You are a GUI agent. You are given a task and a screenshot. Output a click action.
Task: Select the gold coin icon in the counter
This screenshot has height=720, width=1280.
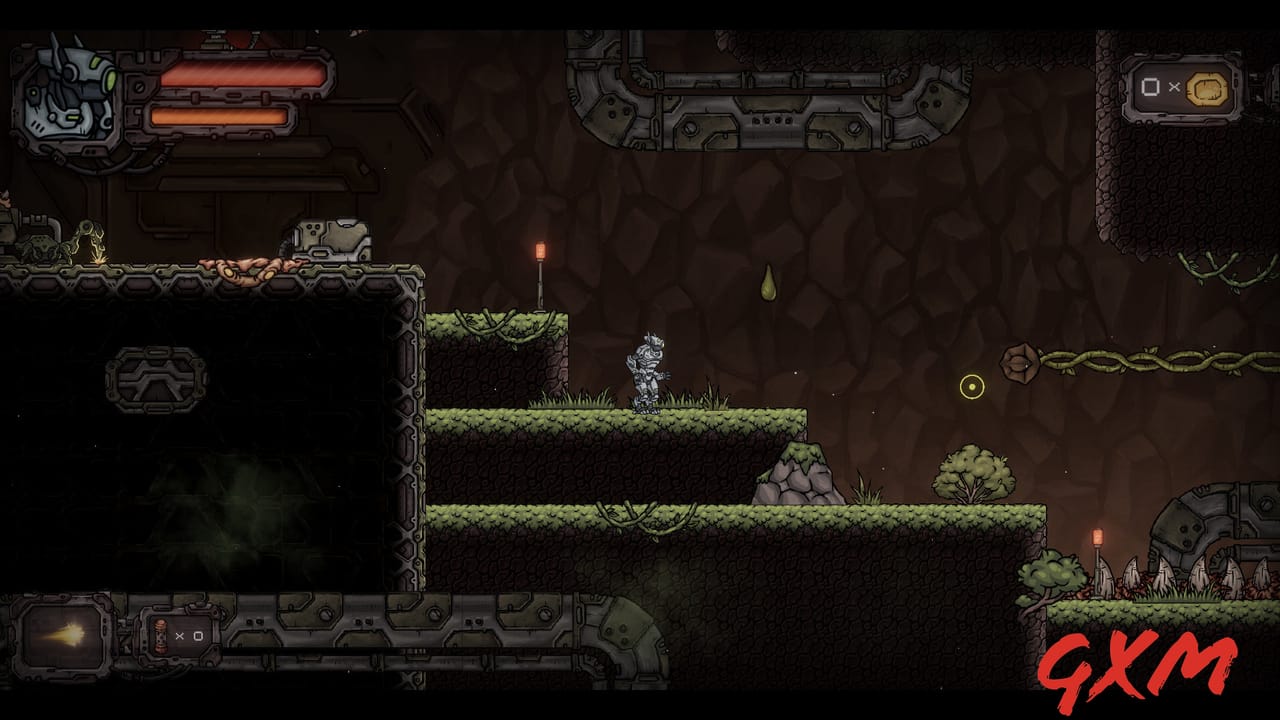[1208, 88]
